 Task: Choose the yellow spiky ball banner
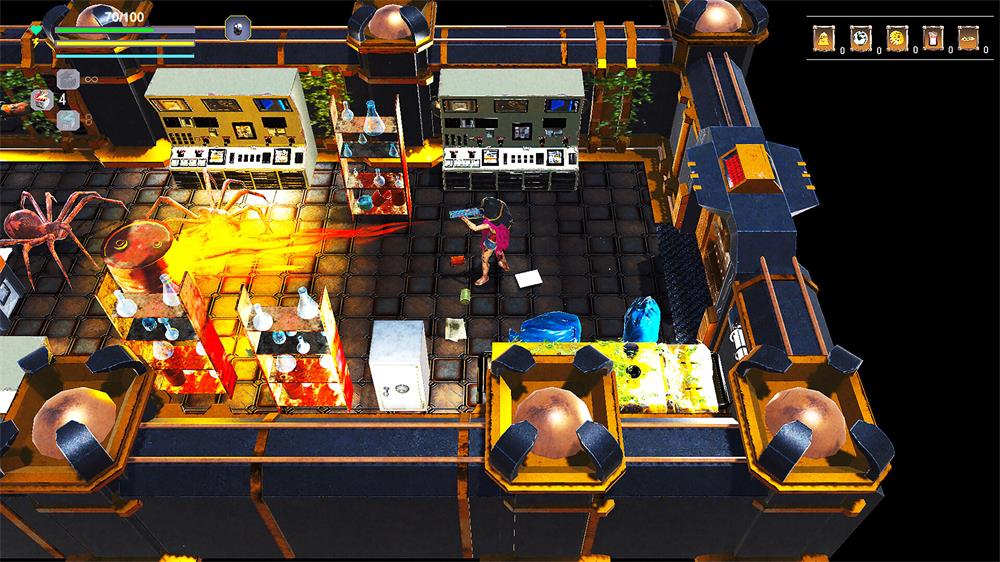[897, 38]
